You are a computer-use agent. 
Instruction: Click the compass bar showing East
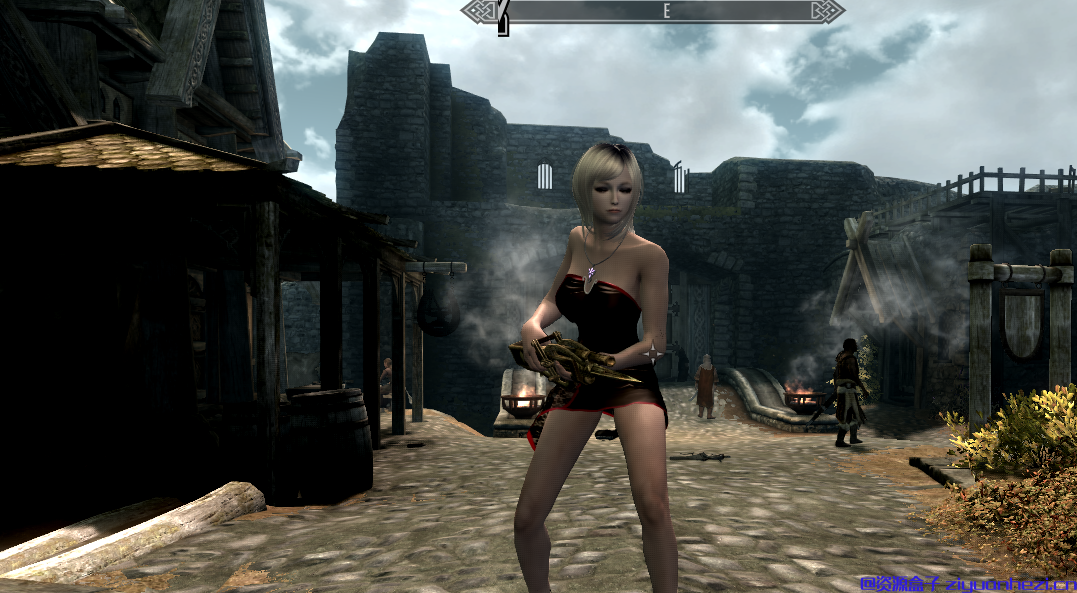tap(653, 11)
